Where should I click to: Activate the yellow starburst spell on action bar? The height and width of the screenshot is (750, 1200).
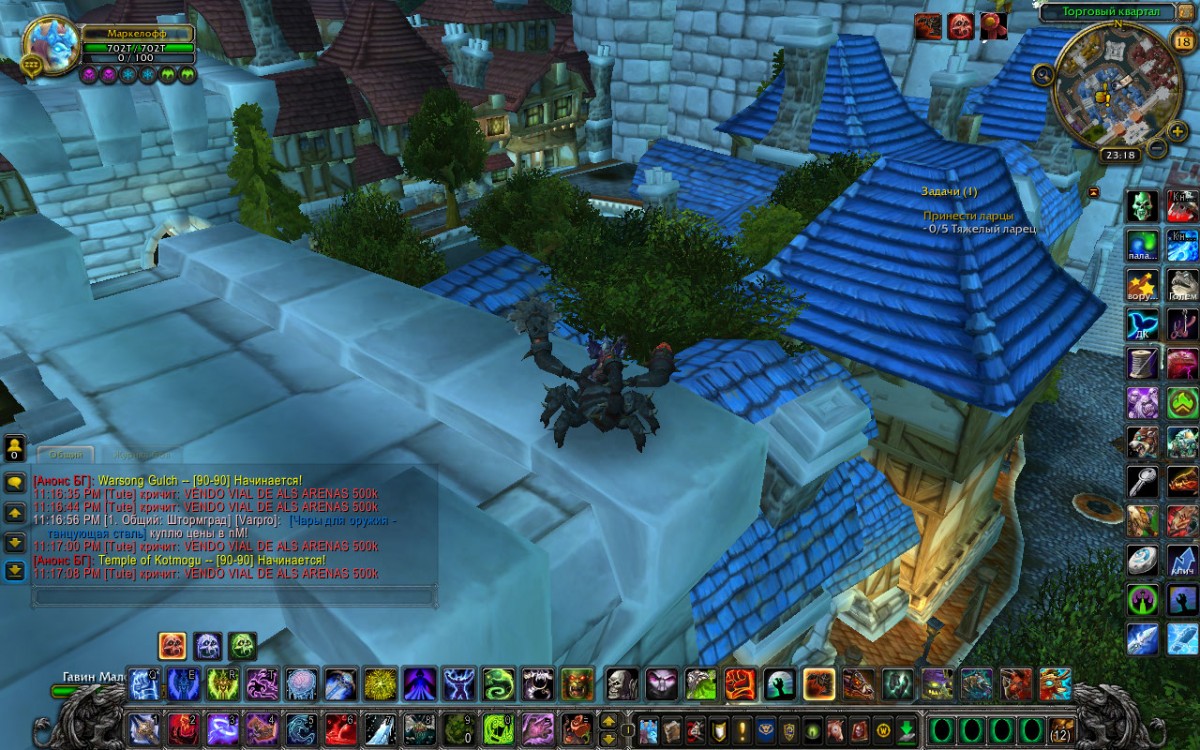(379, 684)
